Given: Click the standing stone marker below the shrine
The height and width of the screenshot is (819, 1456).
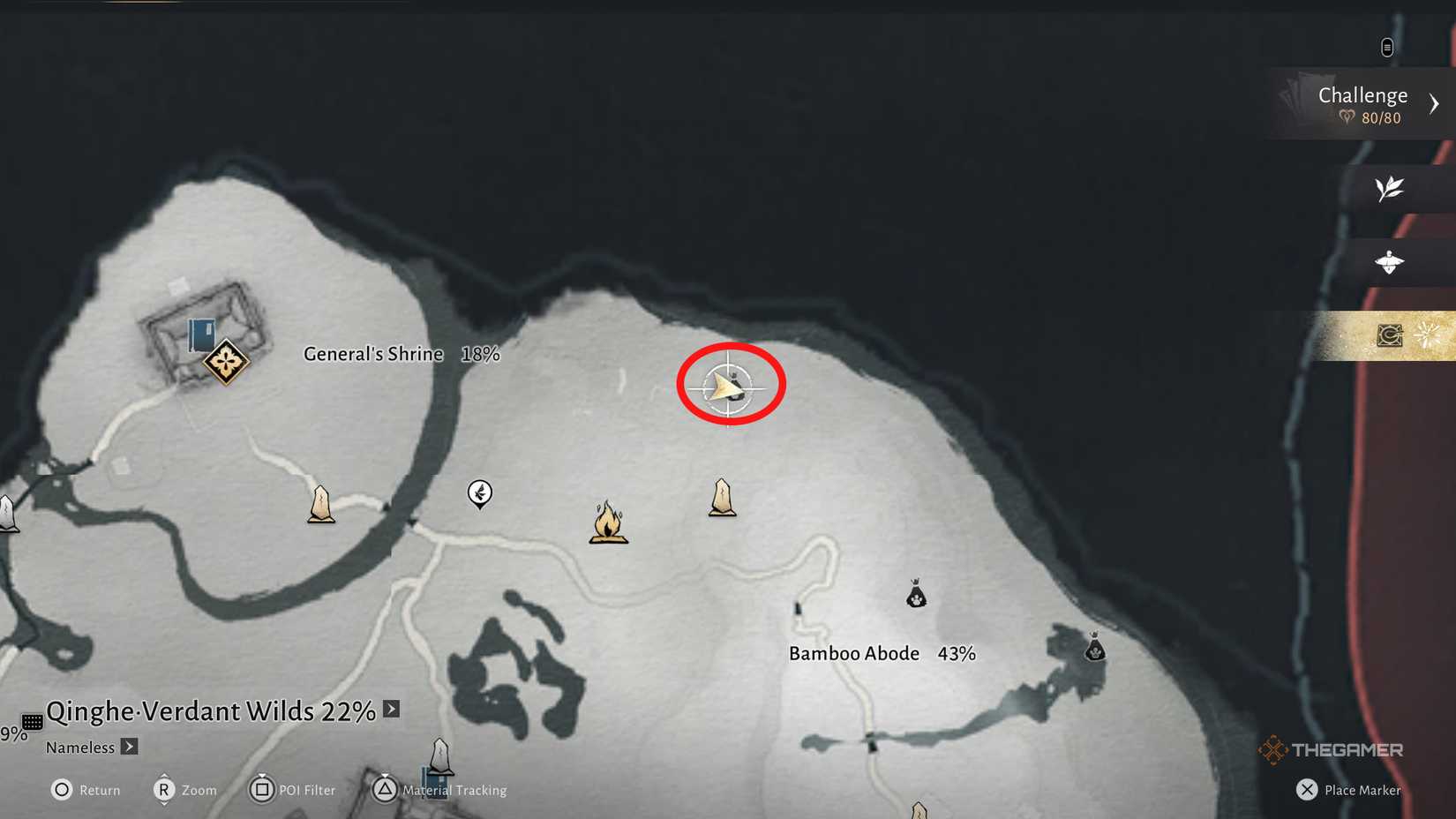Looking at the screenshot, I should click(x=320, y=503).
